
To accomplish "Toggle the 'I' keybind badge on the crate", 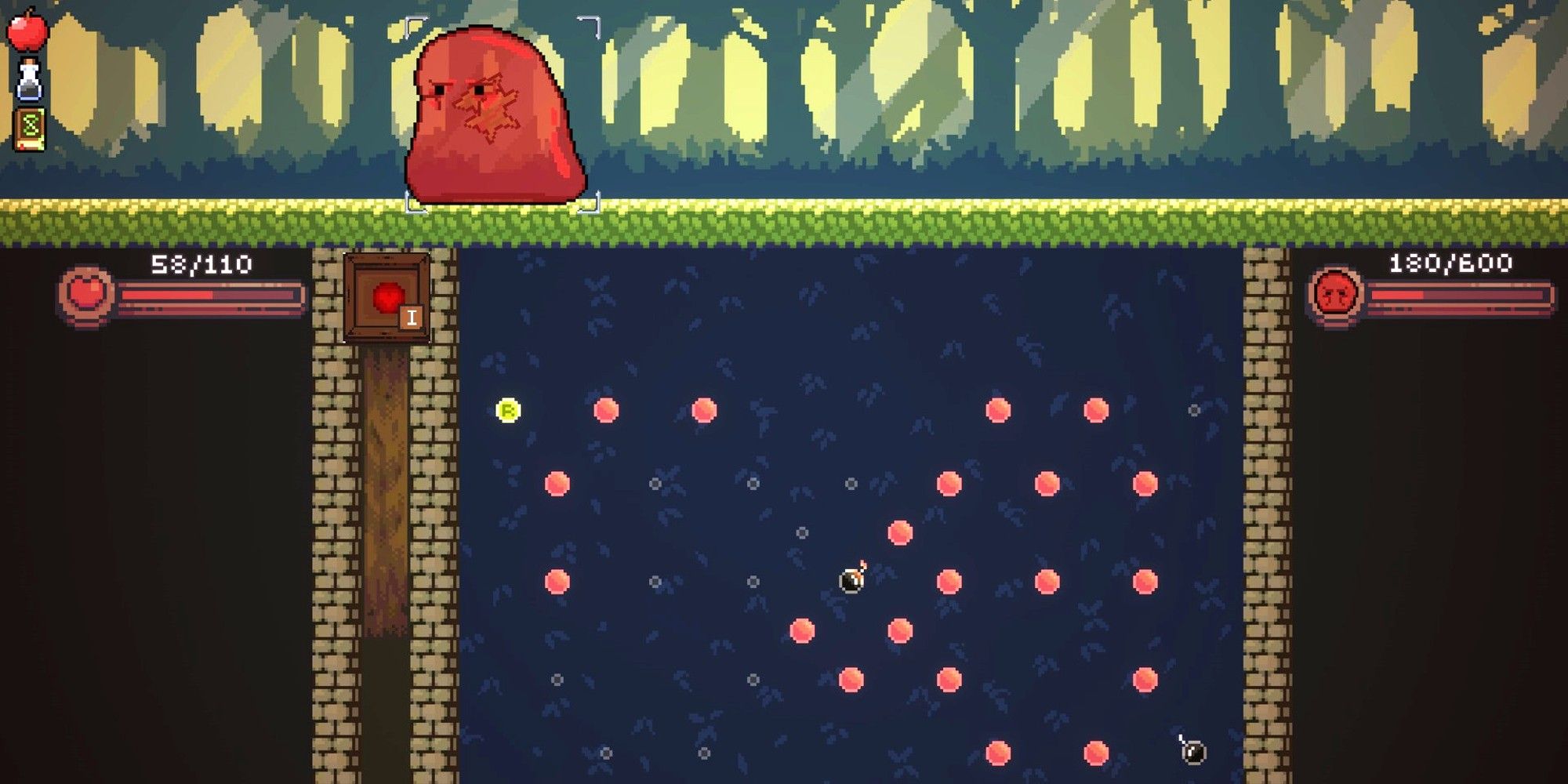I will pos(411,318).
